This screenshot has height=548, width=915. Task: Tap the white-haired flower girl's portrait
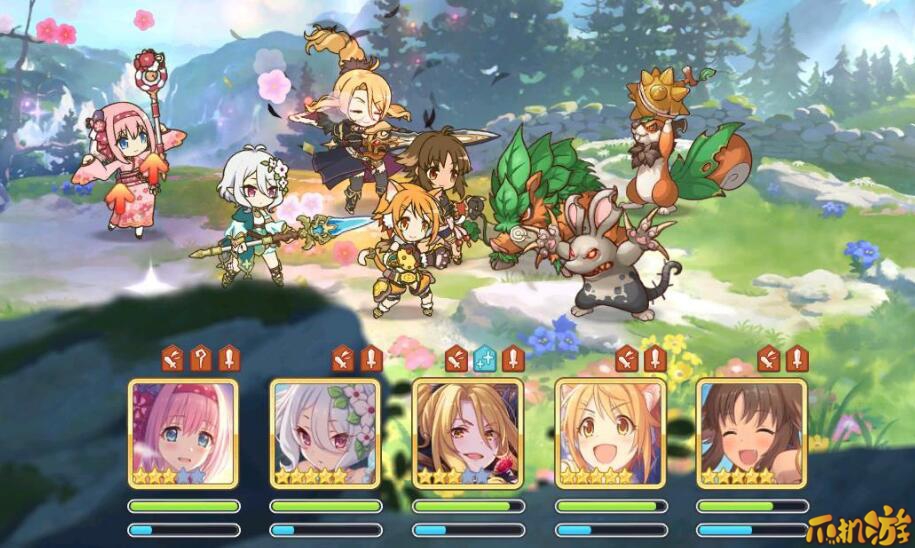point(325,433)
